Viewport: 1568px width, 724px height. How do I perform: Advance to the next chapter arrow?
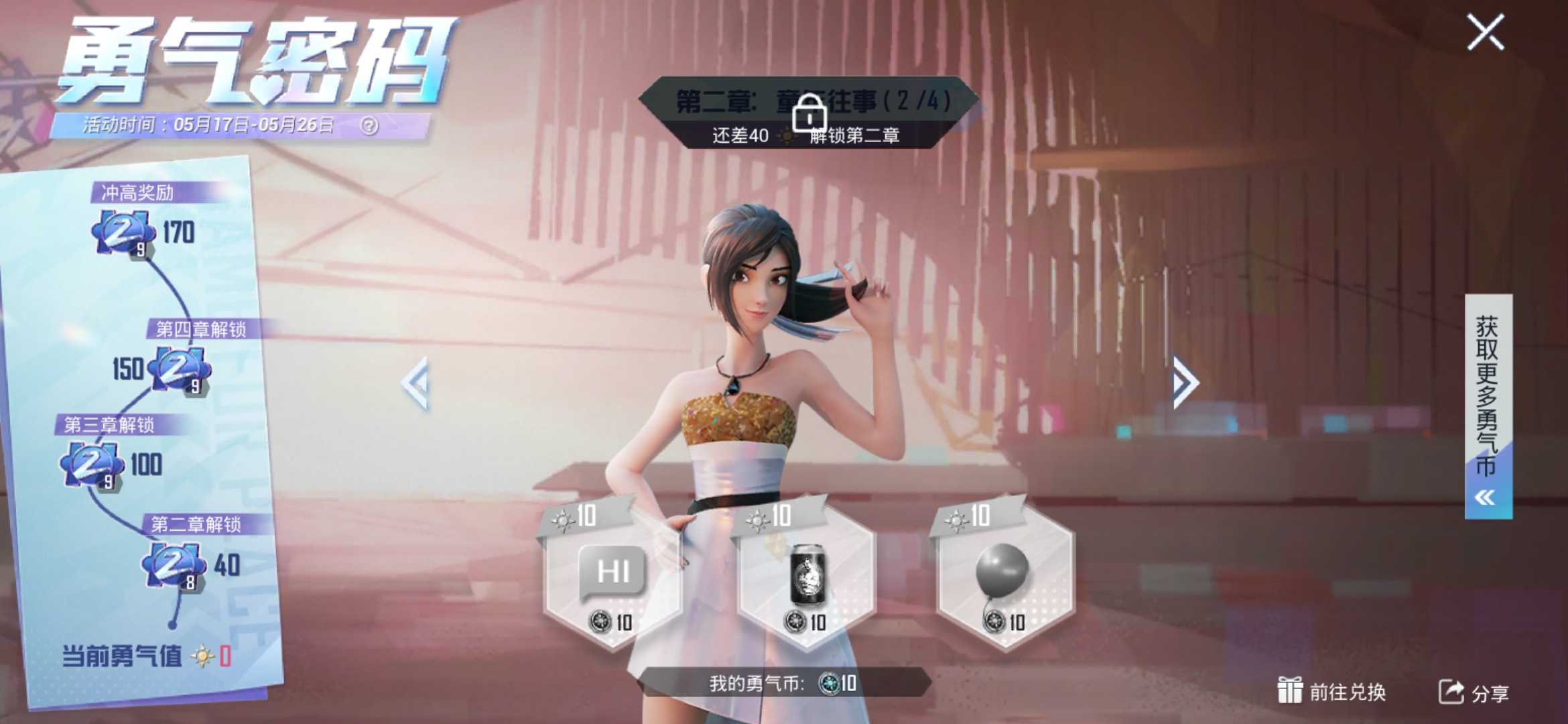coord(1184,383)
